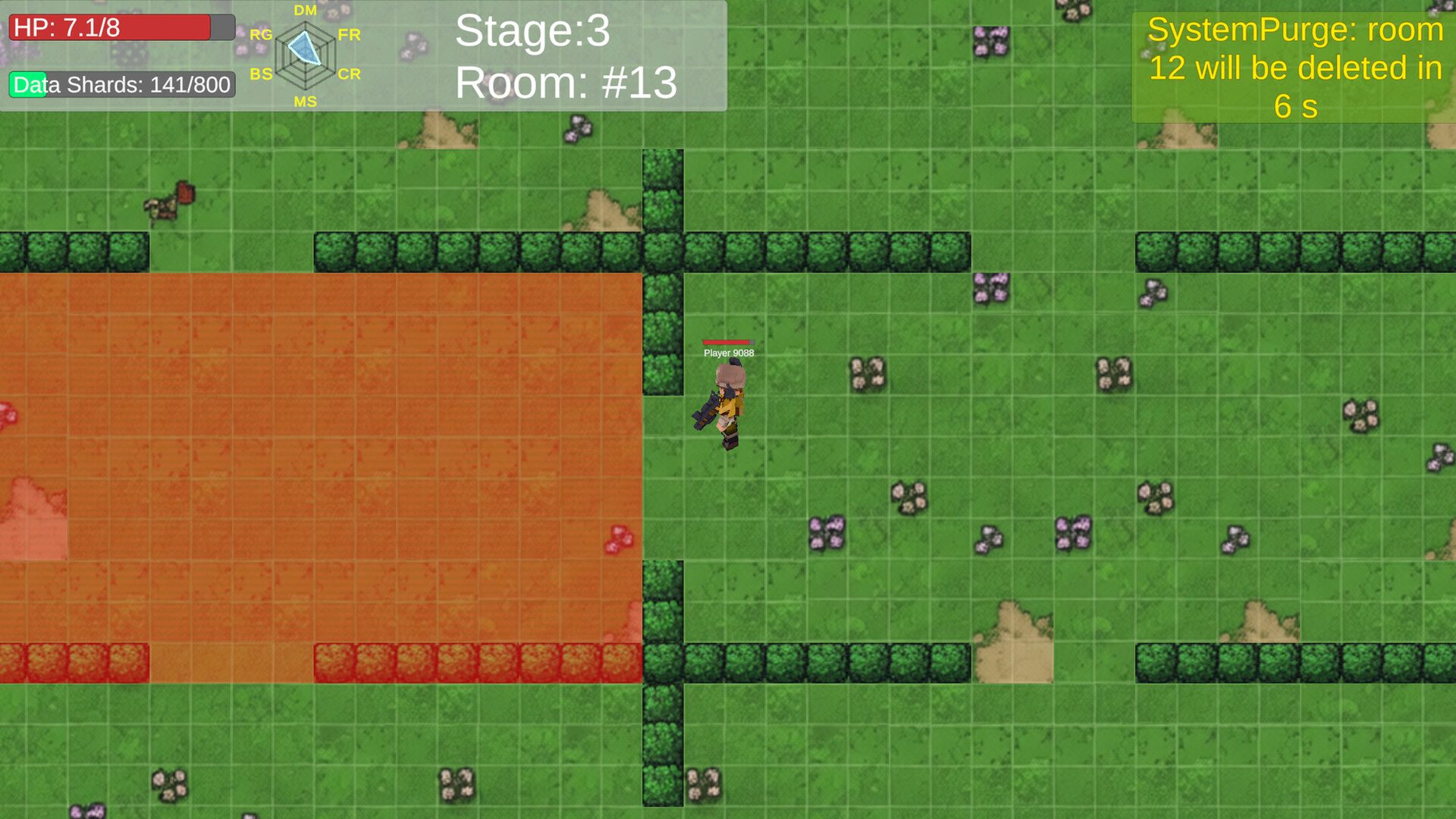Toggle the Data Shards counter panel
1456x819 pixels.
click(x=120, y=85)
